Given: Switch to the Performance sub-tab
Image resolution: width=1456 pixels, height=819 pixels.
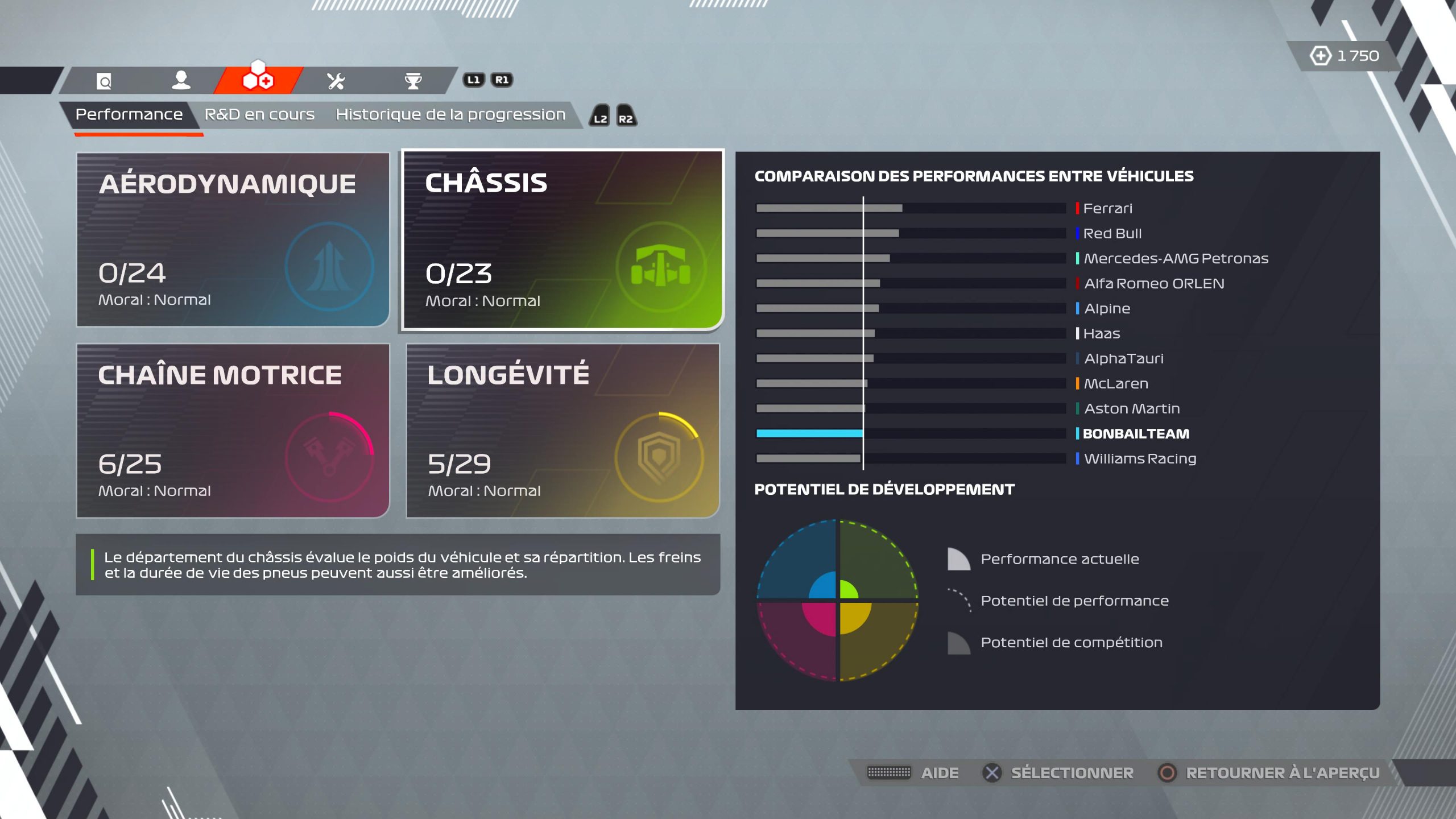Looking at the screenshot, I should point(129,115).
